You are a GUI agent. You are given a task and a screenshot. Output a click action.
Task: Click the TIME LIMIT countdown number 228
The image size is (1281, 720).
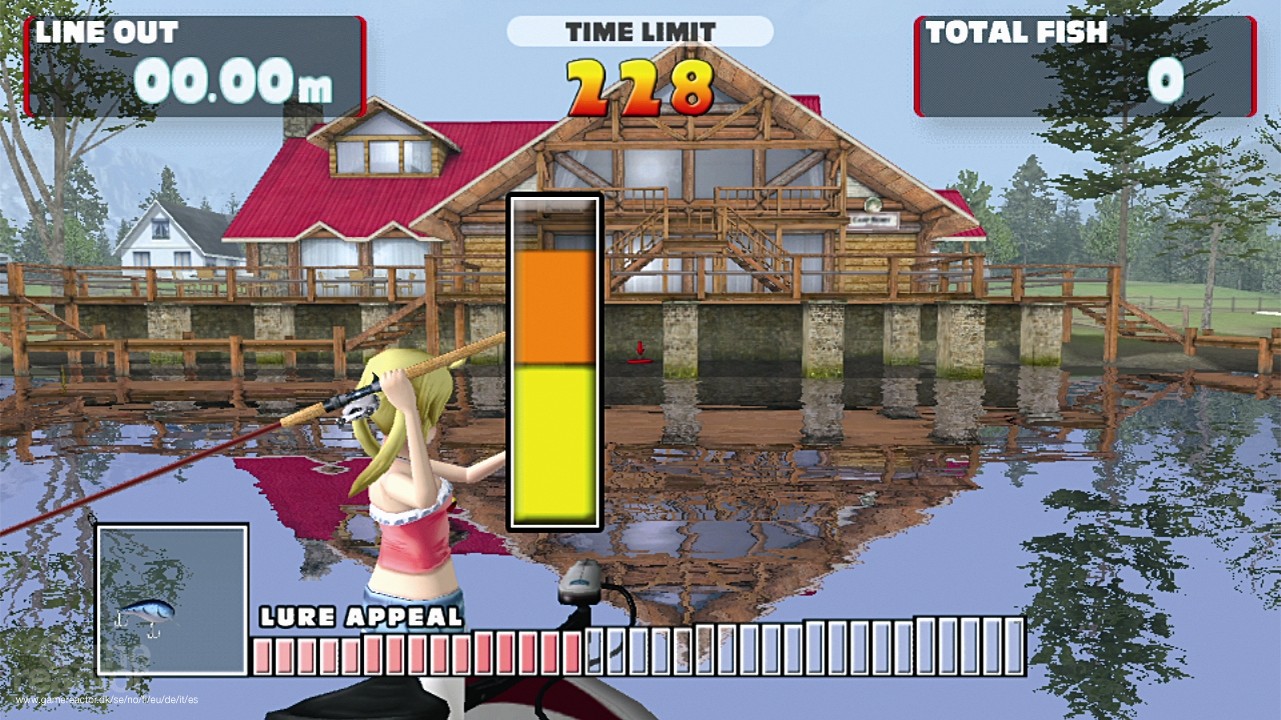[x=637, y=85]
